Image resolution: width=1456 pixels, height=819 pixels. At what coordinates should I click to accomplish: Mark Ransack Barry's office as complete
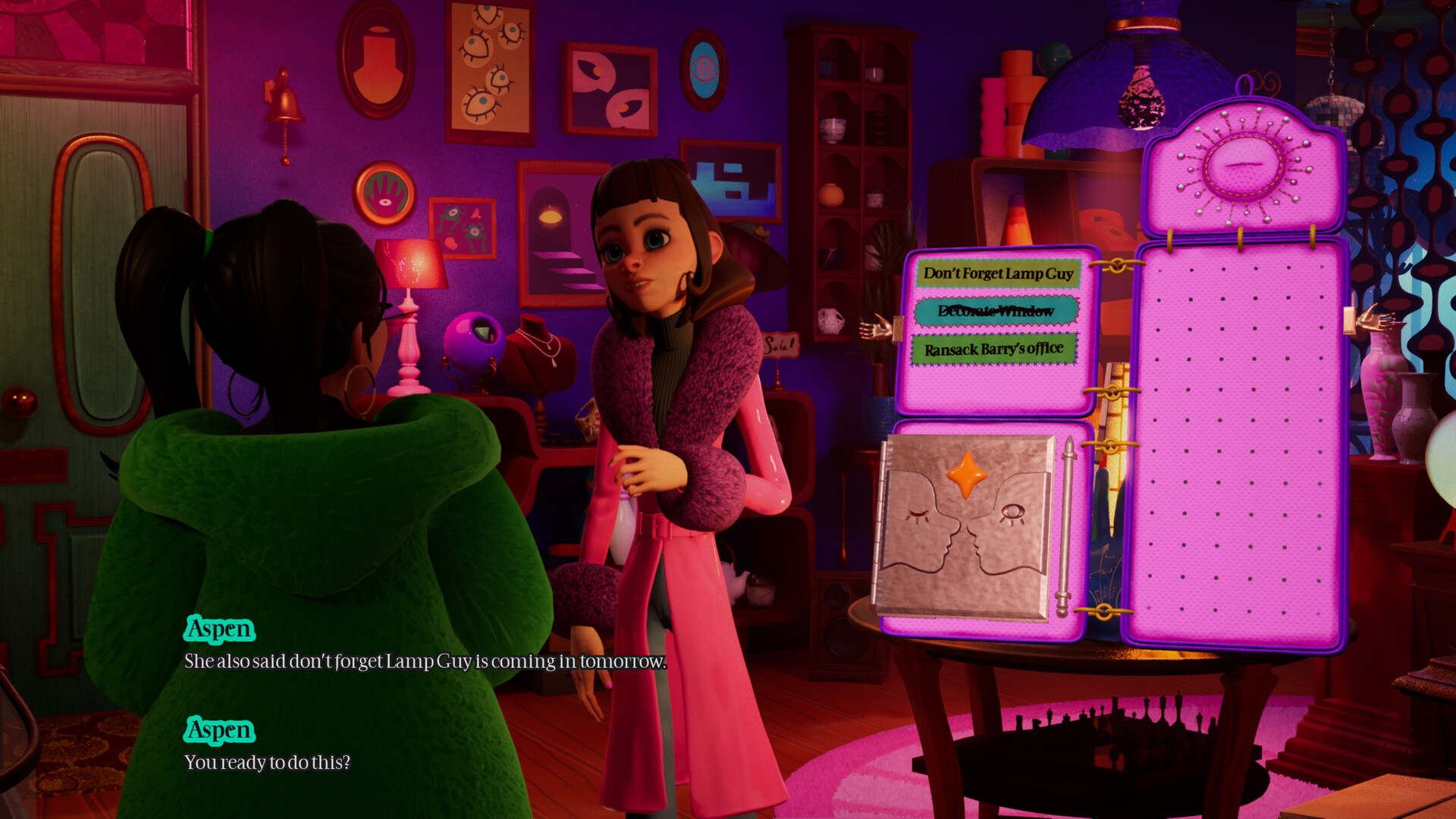click(x=994, y=350)
